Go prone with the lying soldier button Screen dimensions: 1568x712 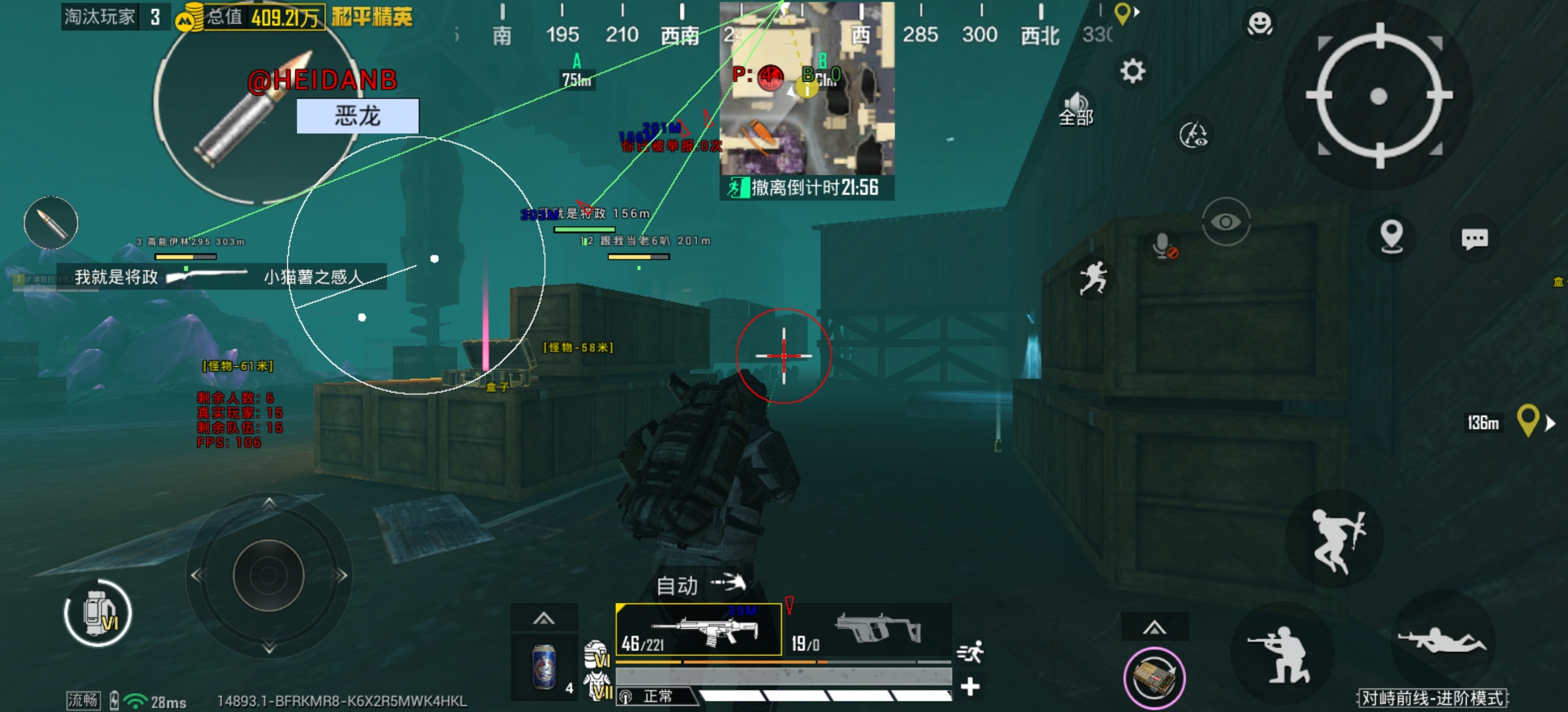pyautogui.click(x=1441, y=640)
